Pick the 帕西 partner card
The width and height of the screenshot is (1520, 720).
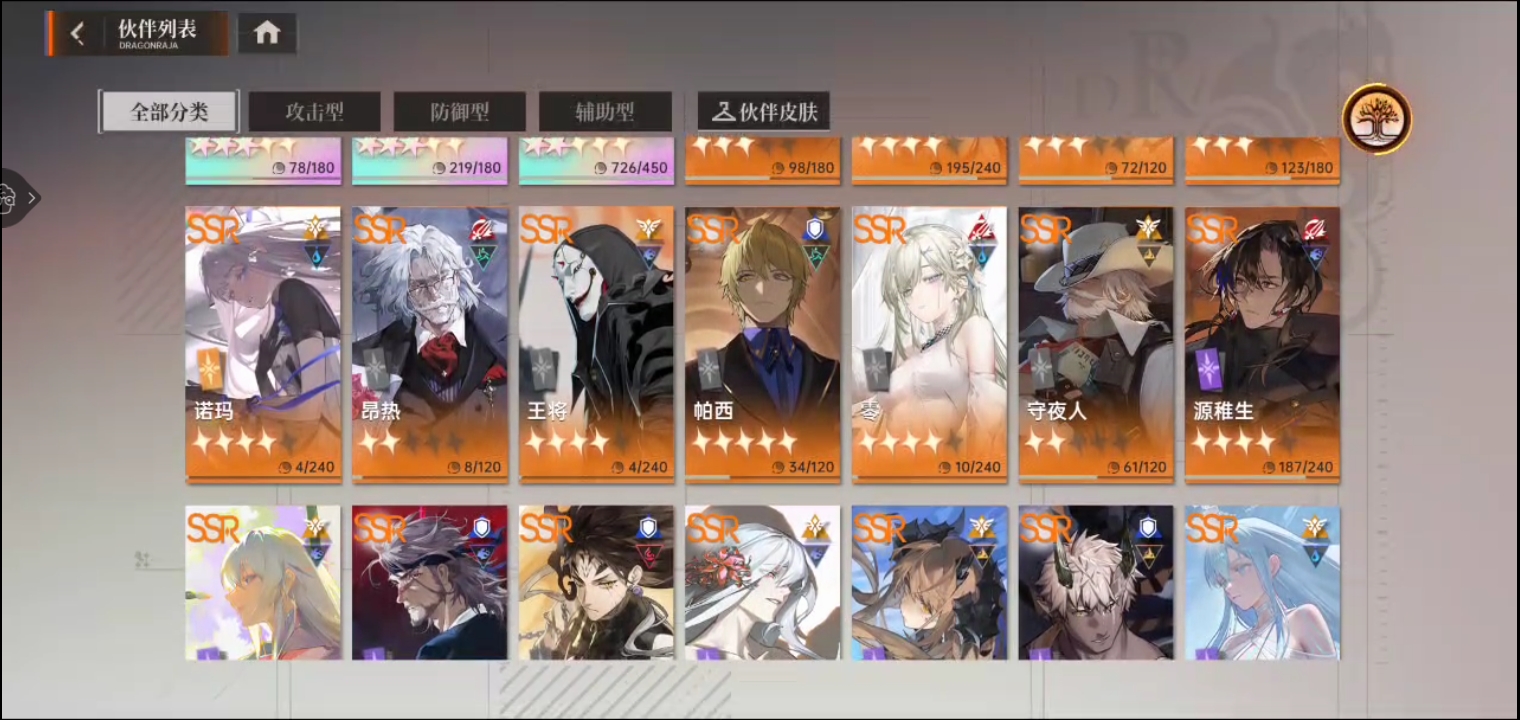(763, 344)
